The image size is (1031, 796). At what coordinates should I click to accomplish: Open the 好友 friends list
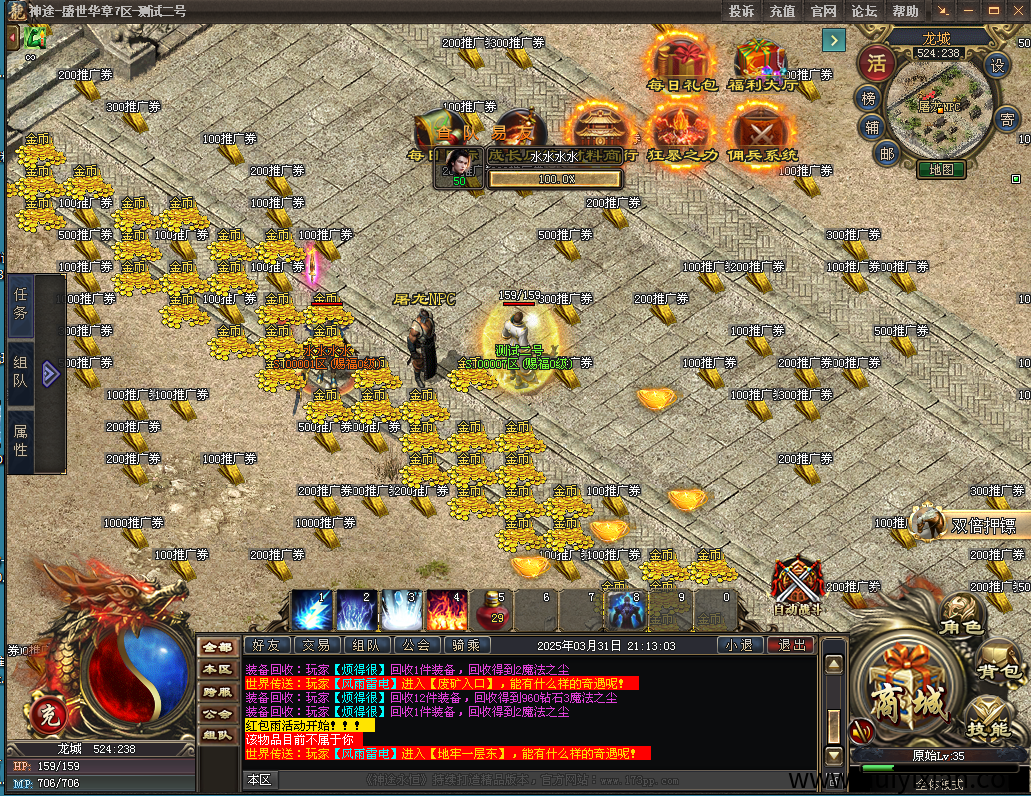coord(266,646)
